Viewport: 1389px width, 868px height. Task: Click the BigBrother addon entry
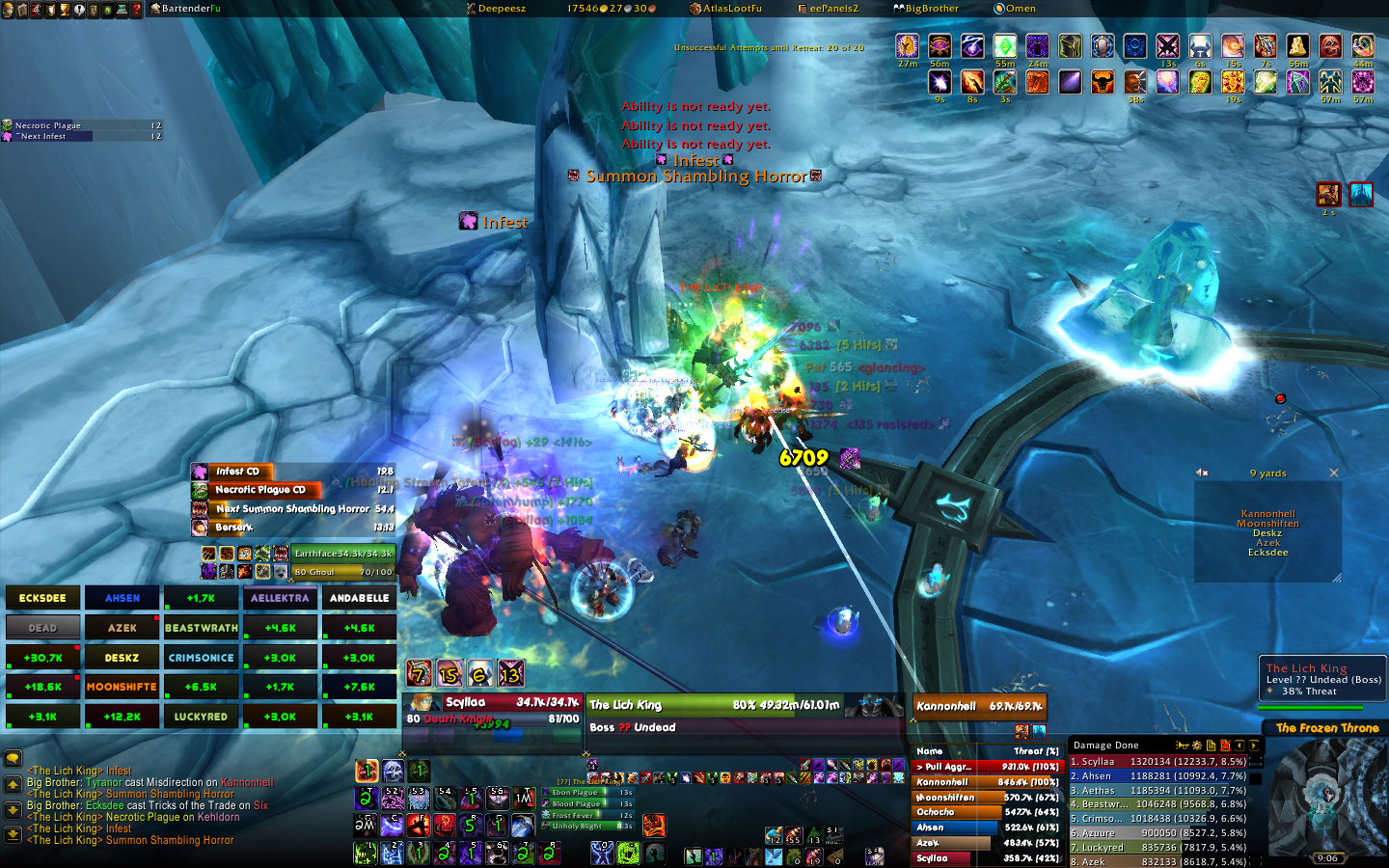931,9
